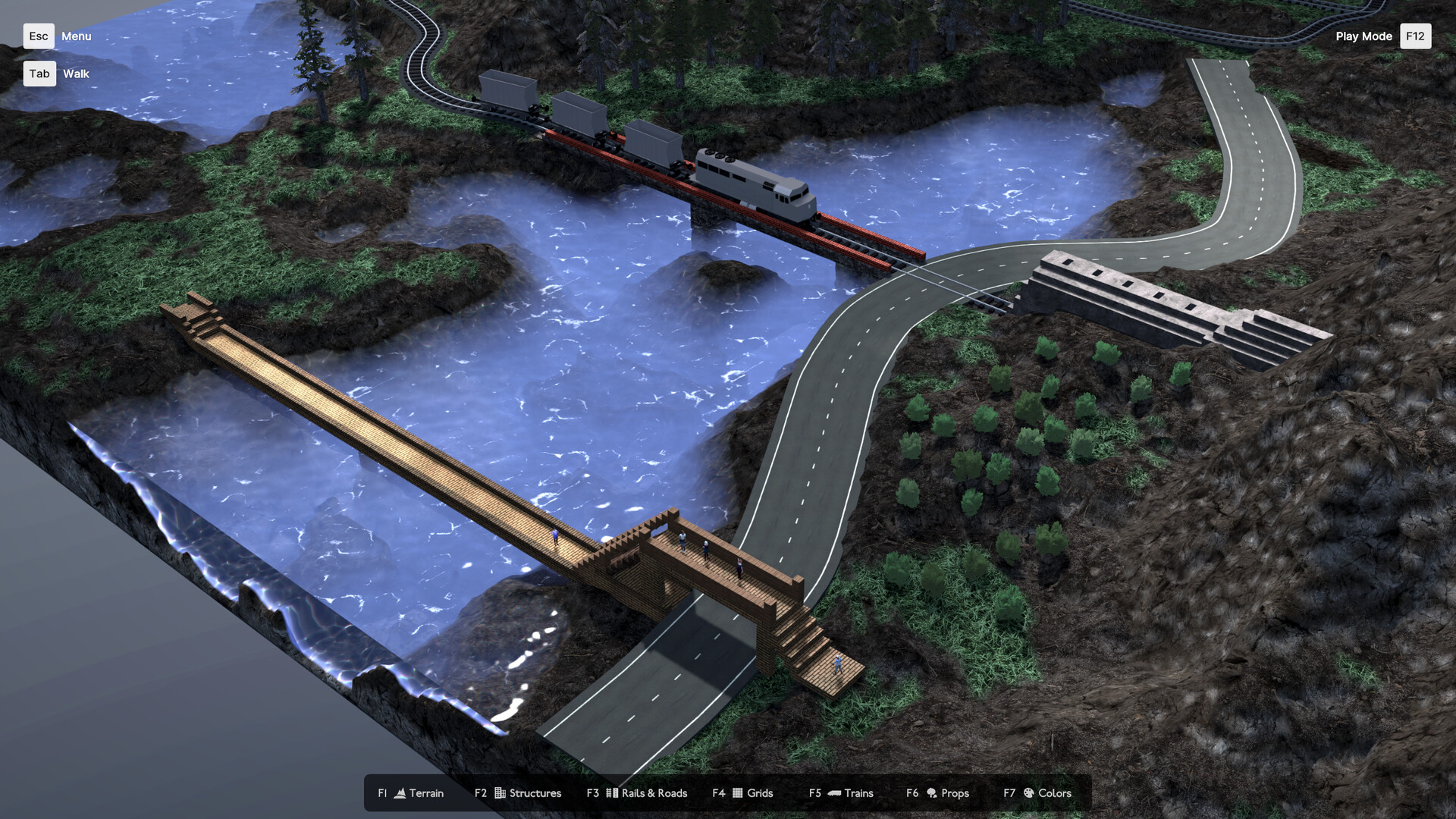Image resolution: width=1456 pixels, height=819 pixels.
Task: Open the game Menu
Action: coord(76,36)
